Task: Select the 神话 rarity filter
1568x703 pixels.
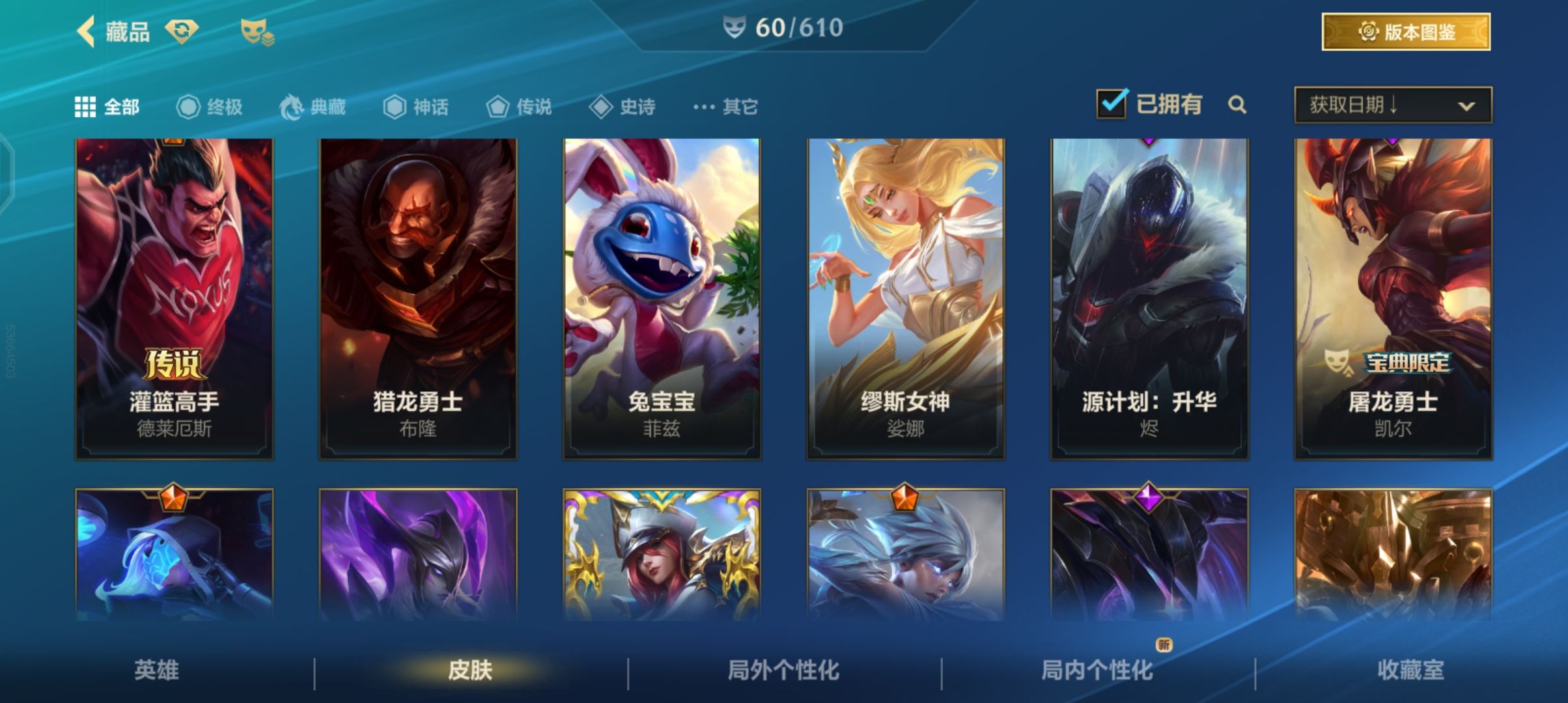Action: (415, 107)
